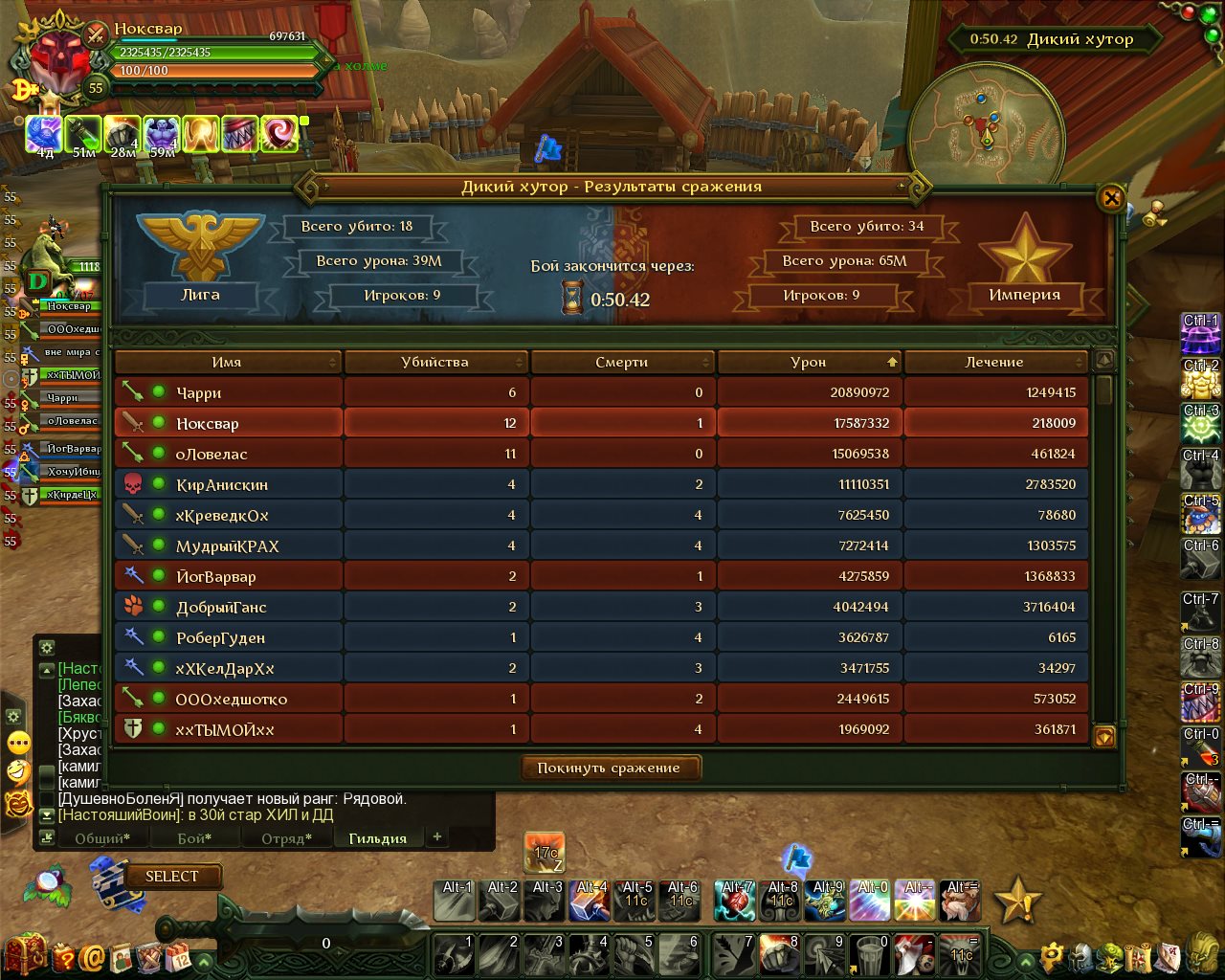Select player row КирАнискин
This screenshot has height=980, width=1225.
click(222, 484)
